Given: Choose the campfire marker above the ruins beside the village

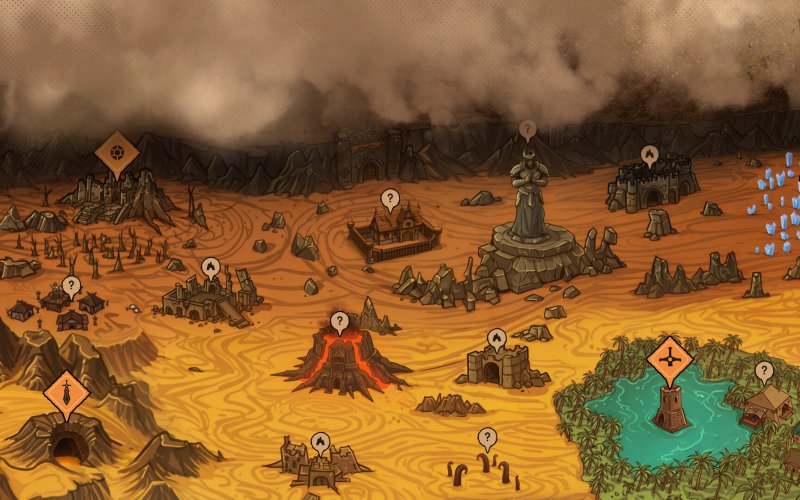Looking at the screenshot, I should [x=210, y=266].
